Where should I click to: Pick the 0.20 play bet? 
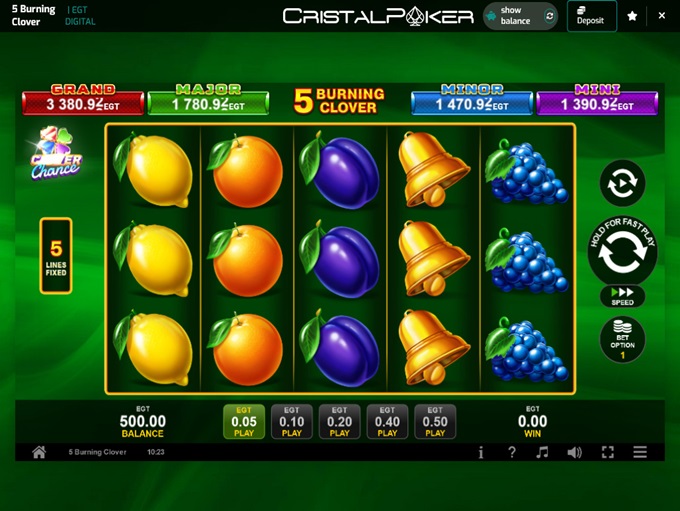click(339, 422)
